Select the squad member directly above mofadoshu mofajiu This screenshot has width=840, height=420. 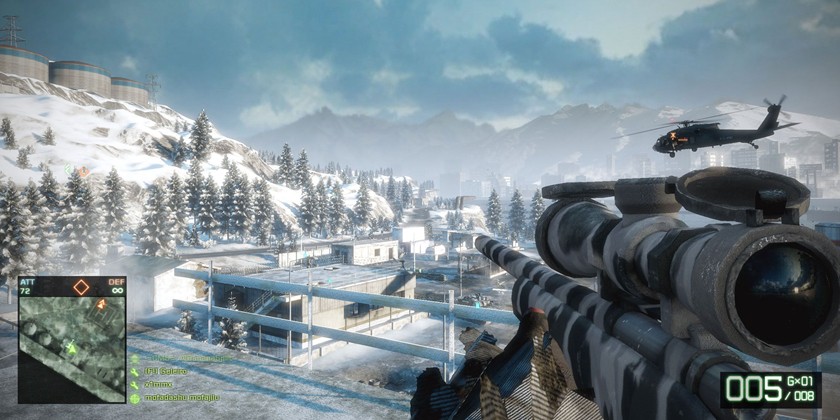click(x=162, y=384)
